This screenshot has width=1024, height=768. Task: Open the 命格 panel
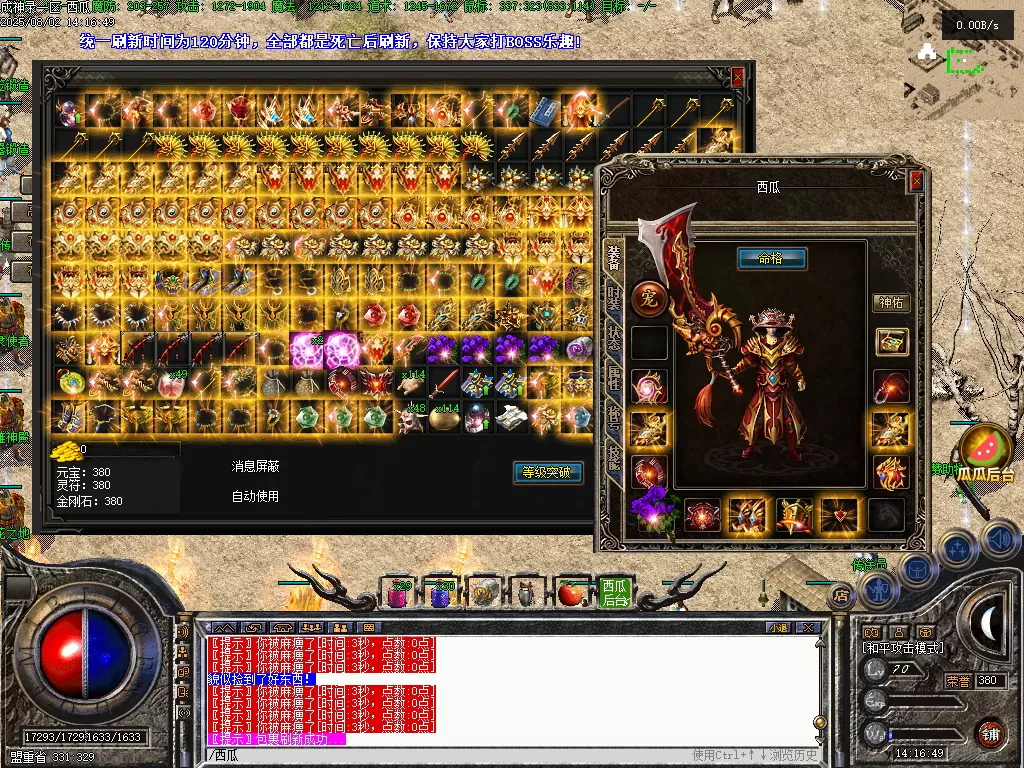pos(772,259)
